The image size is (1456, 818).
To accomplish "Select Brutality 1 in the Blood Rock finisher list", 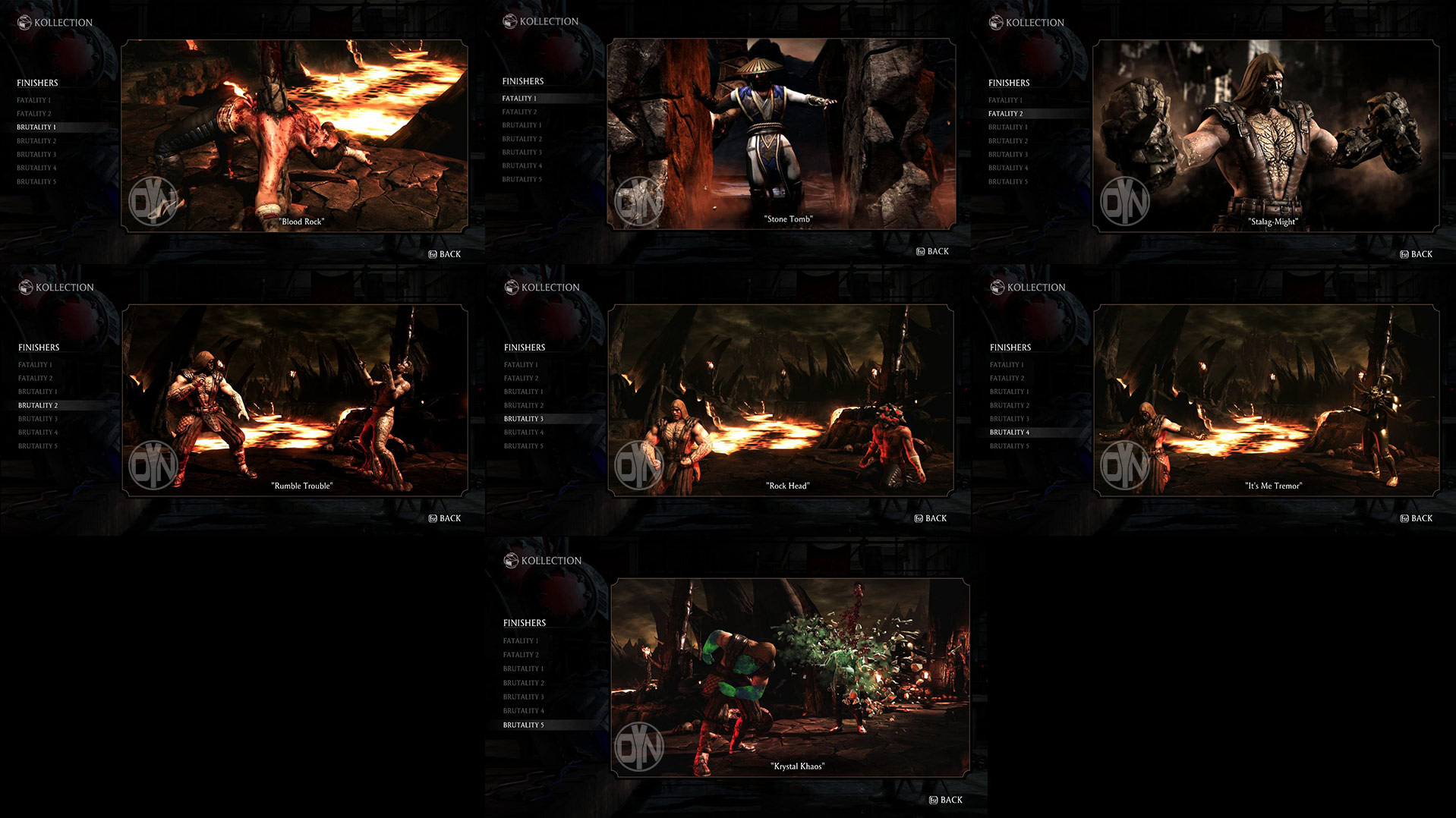I will (36, 127).
